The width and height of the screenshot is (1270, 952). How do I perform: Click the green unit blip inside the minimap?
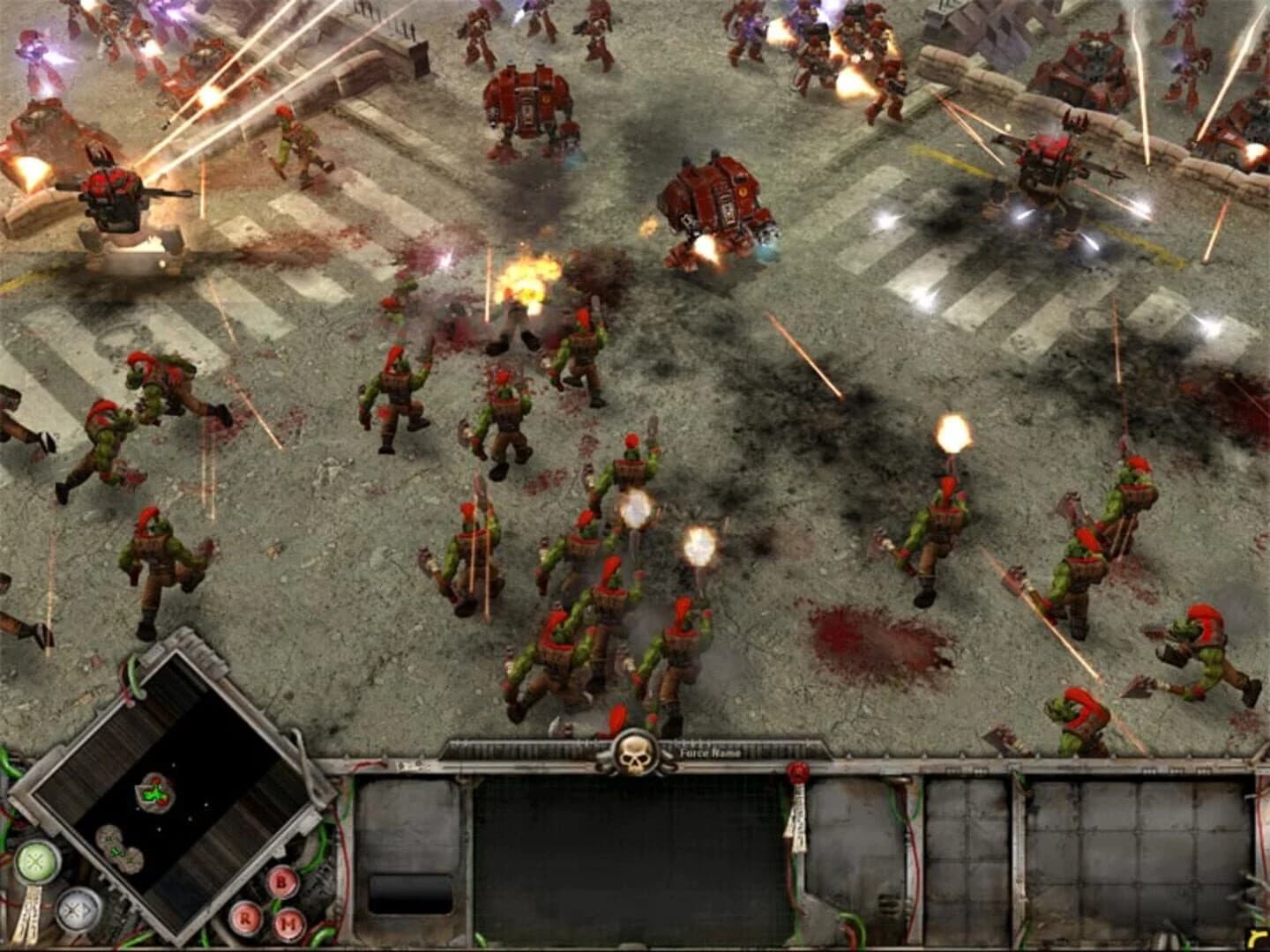click(153, 793)
